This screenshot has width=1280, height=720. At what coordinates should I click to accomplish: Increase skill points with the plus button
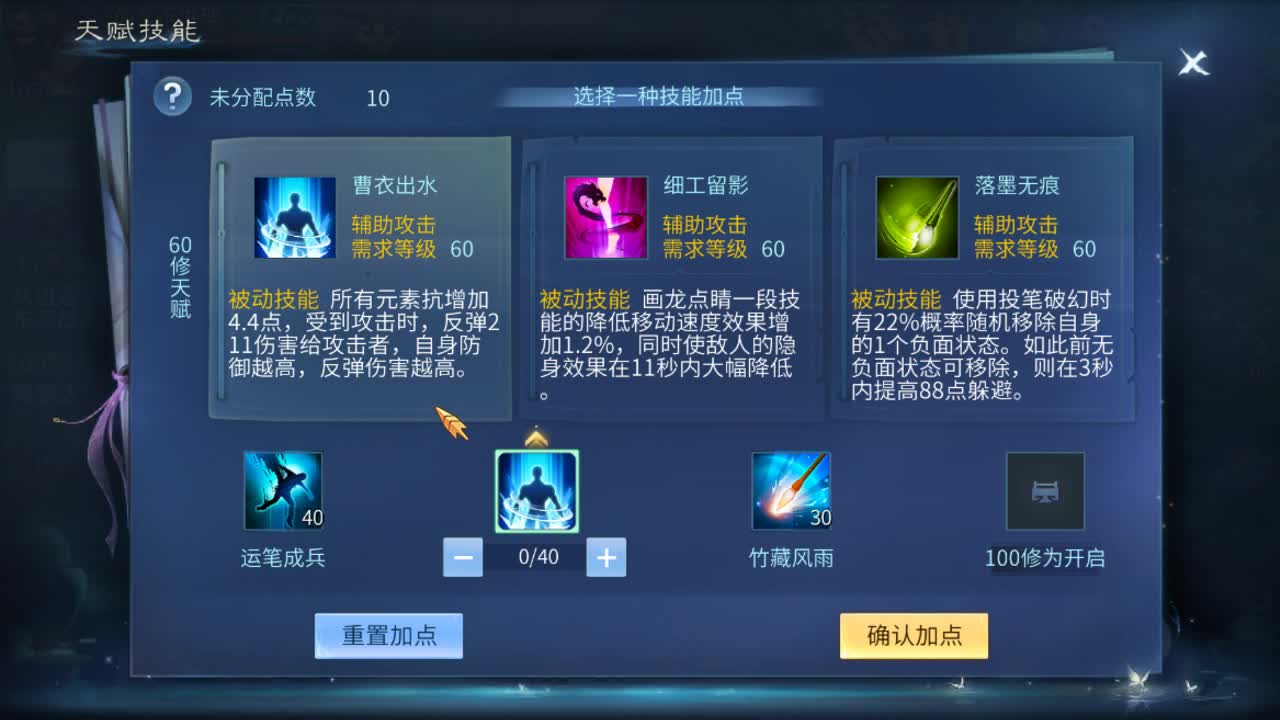tap(605, 557)
